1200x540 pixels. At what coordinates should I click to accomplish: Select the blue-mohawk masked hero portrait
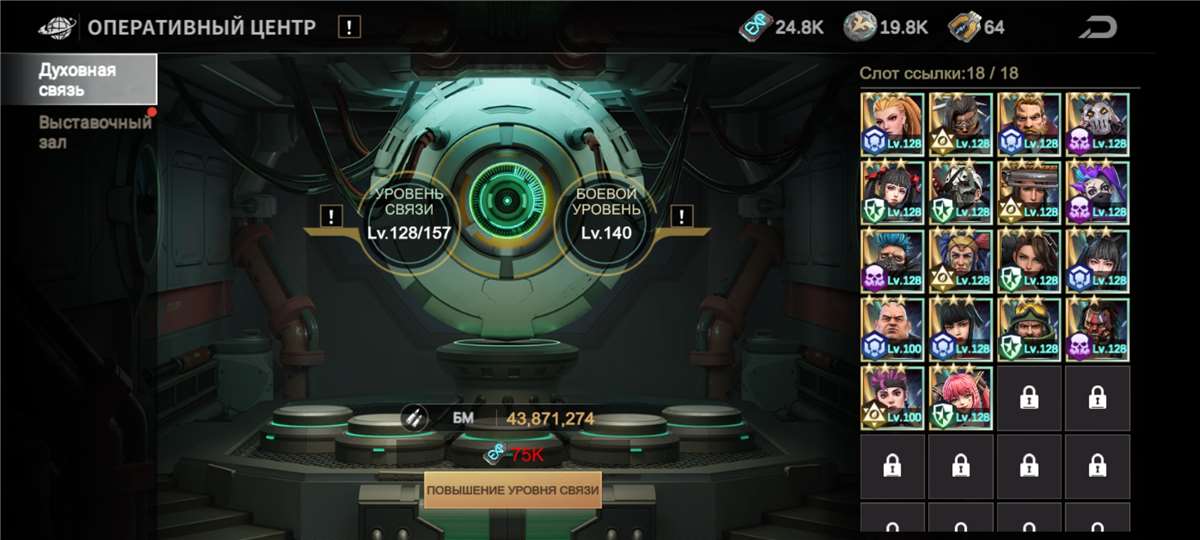pyautogui.click(x=893, y=261)
